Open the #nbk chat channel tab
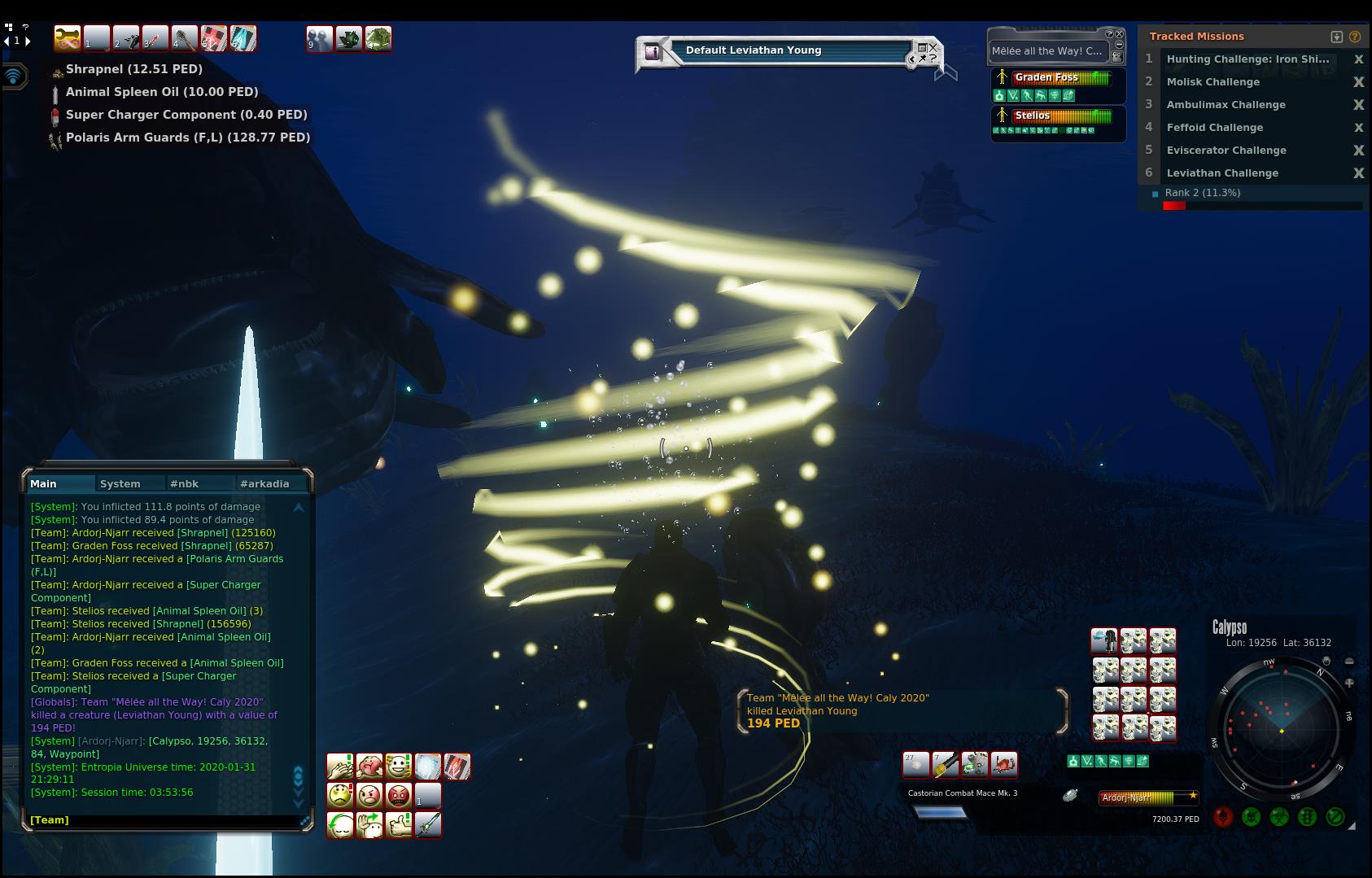1372x878 pixels. [184, 483]
